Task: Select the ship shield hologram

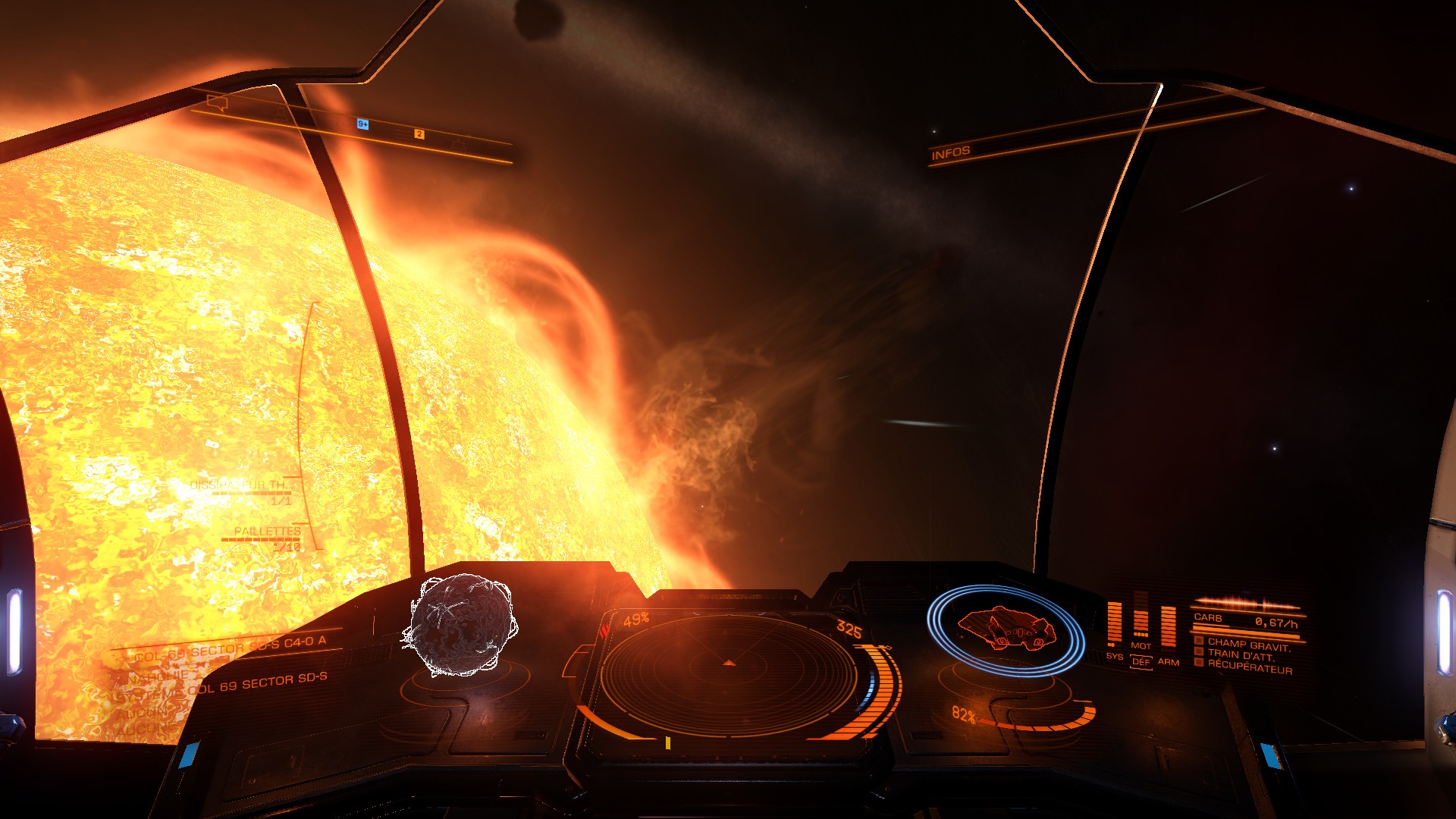Action: [x=1005, y=629]
